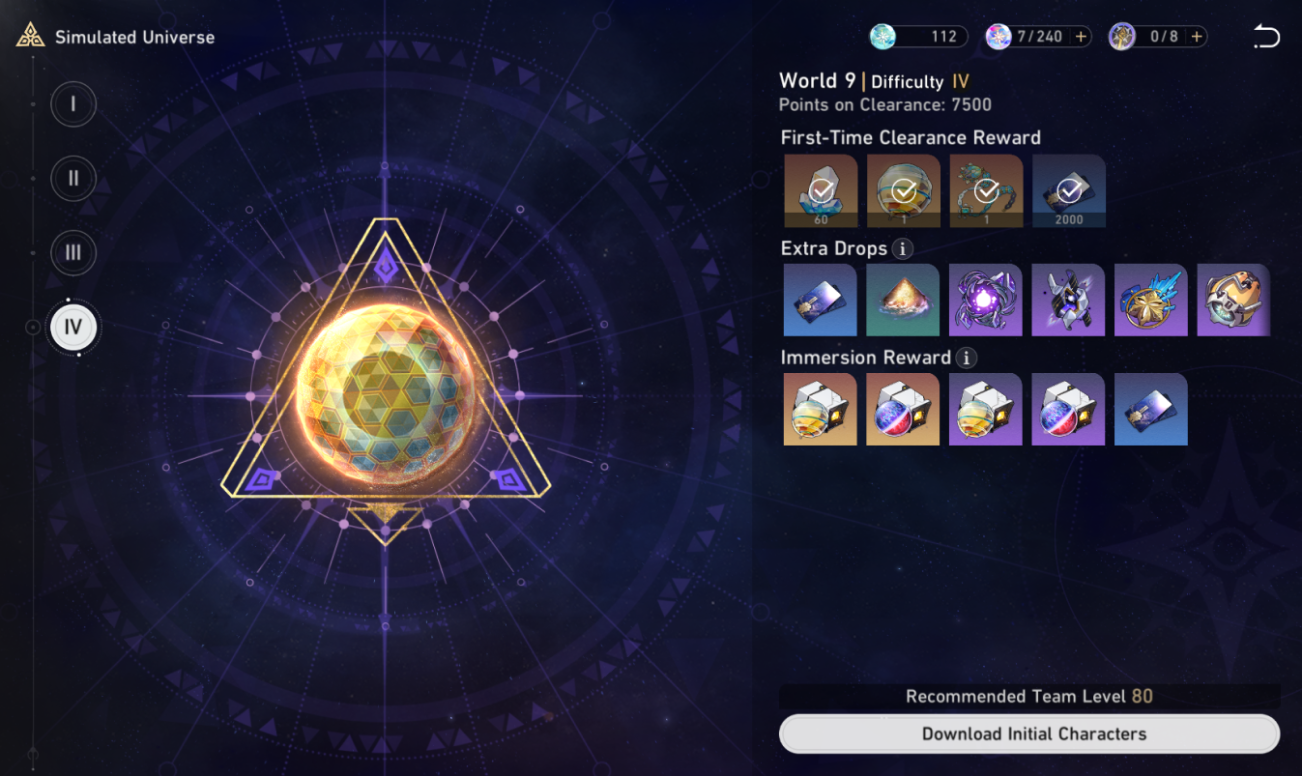Screen dimensions: 1302x776
Task: Click the Immersifier currency icon
Action: pos(1120,36)
